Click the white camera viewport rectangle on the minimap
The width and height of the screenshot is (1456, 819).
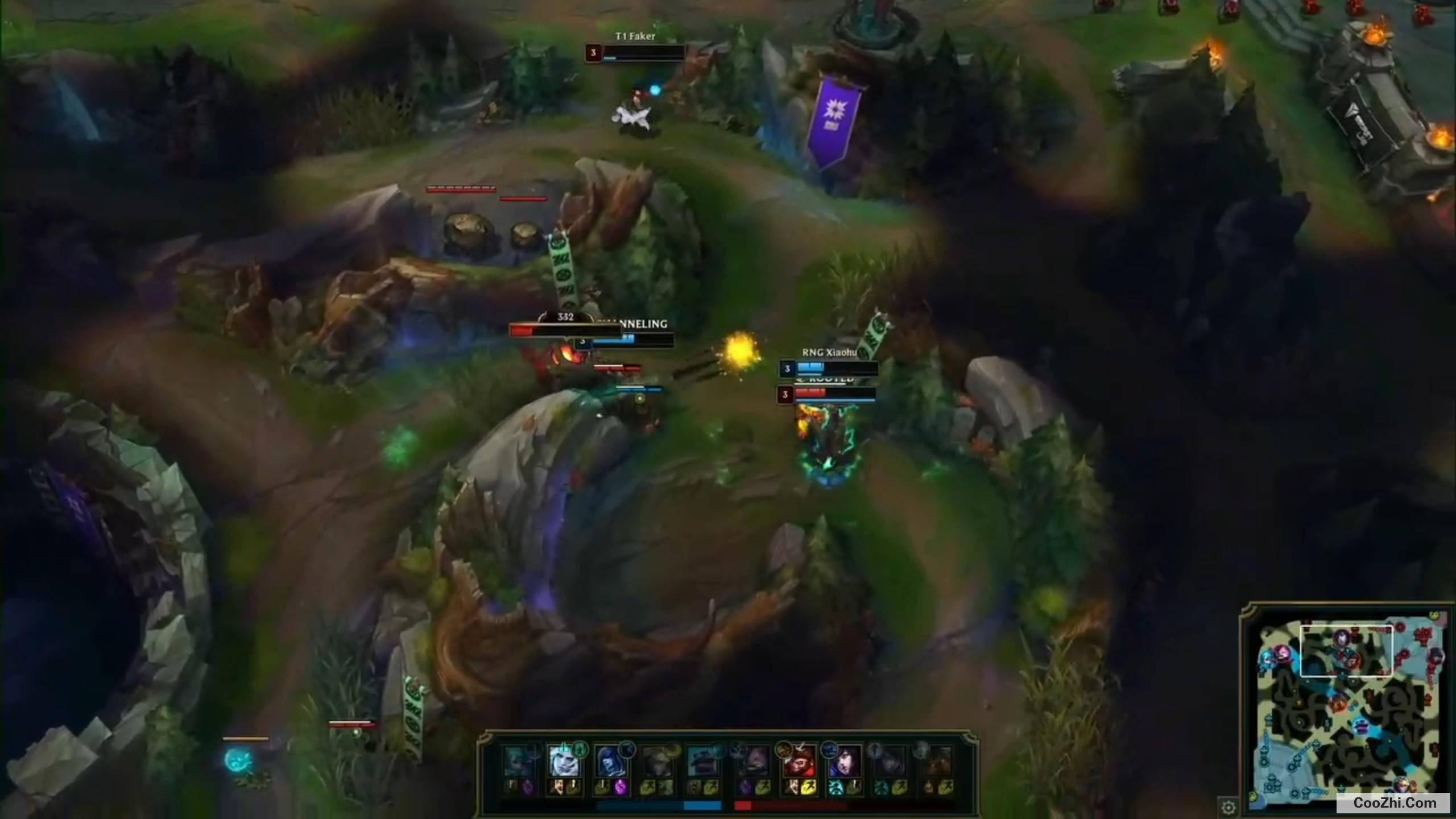[x=1347, y=651]
